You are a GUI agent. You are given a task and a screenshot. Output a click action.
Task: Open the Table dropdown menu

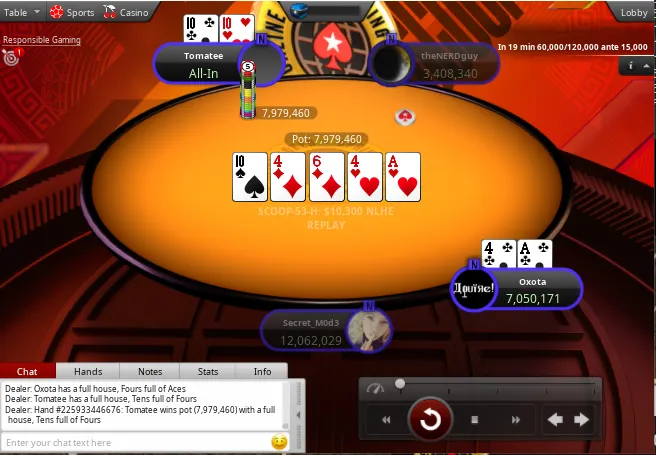(x=22, y=12)
